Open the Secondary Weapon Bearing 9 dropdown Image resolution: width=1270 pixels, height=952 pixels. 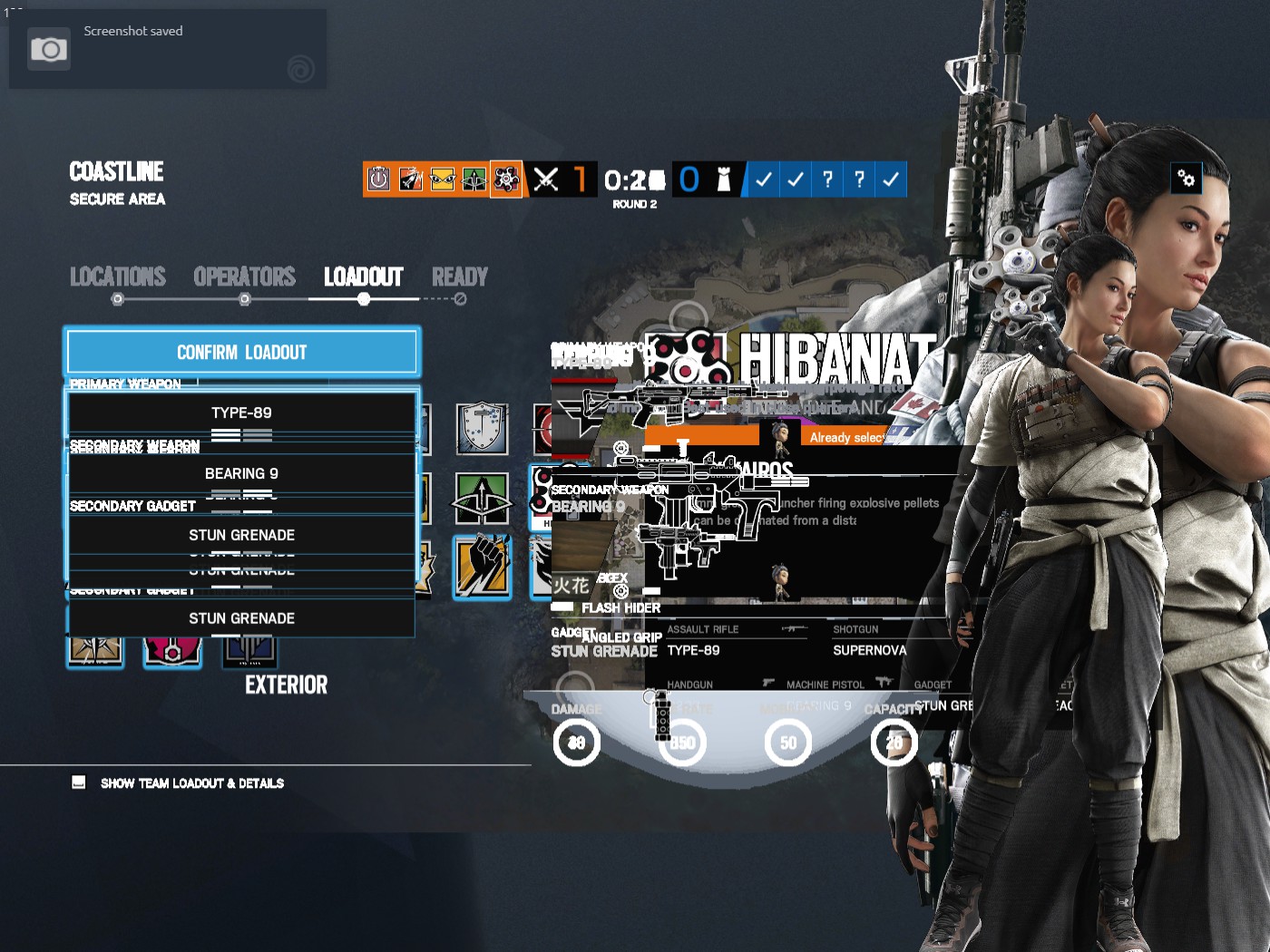(241, 473)
